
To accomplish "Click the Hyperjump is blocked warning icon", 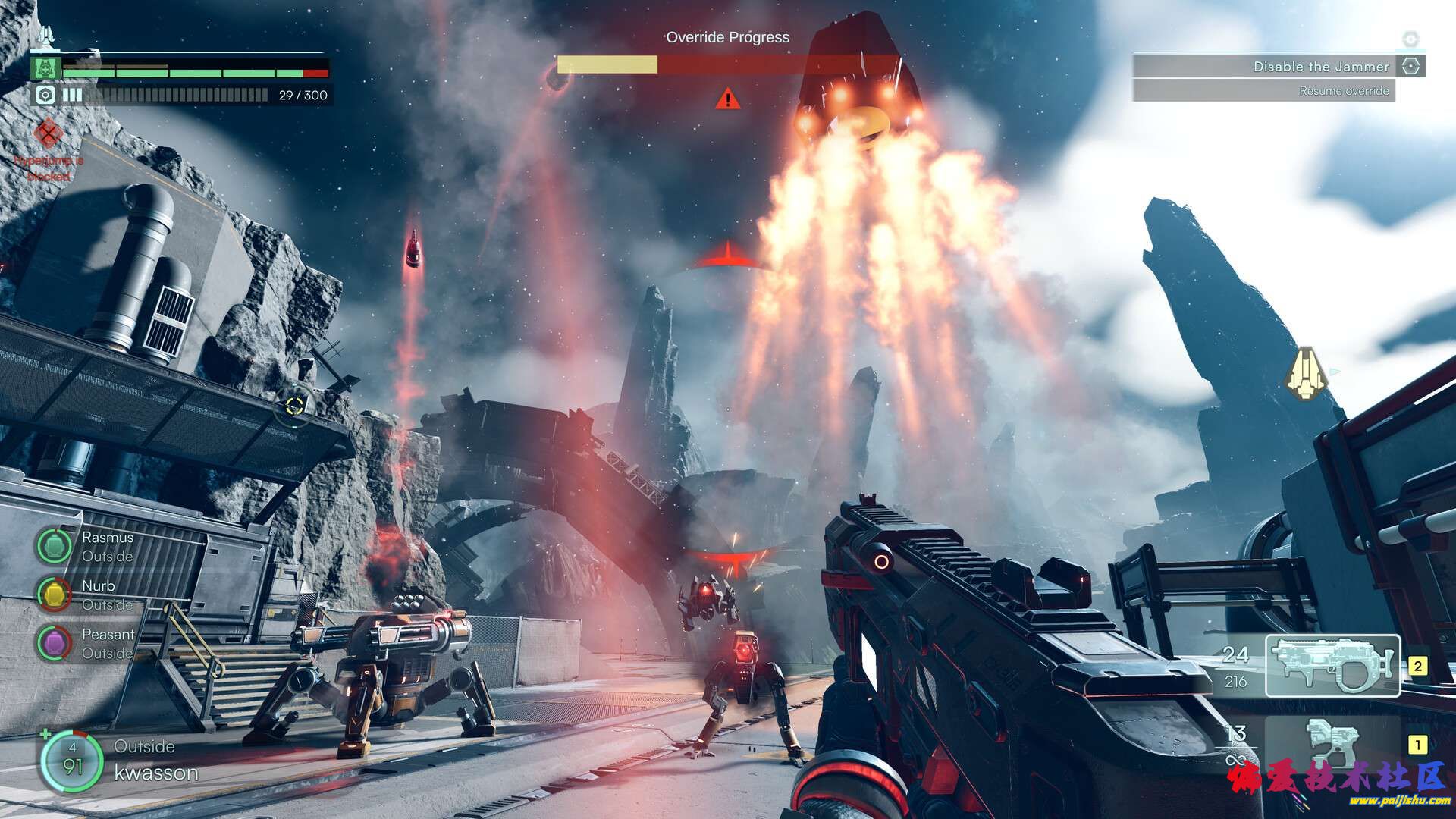I will pyautogui.click(x=49, y=135).
